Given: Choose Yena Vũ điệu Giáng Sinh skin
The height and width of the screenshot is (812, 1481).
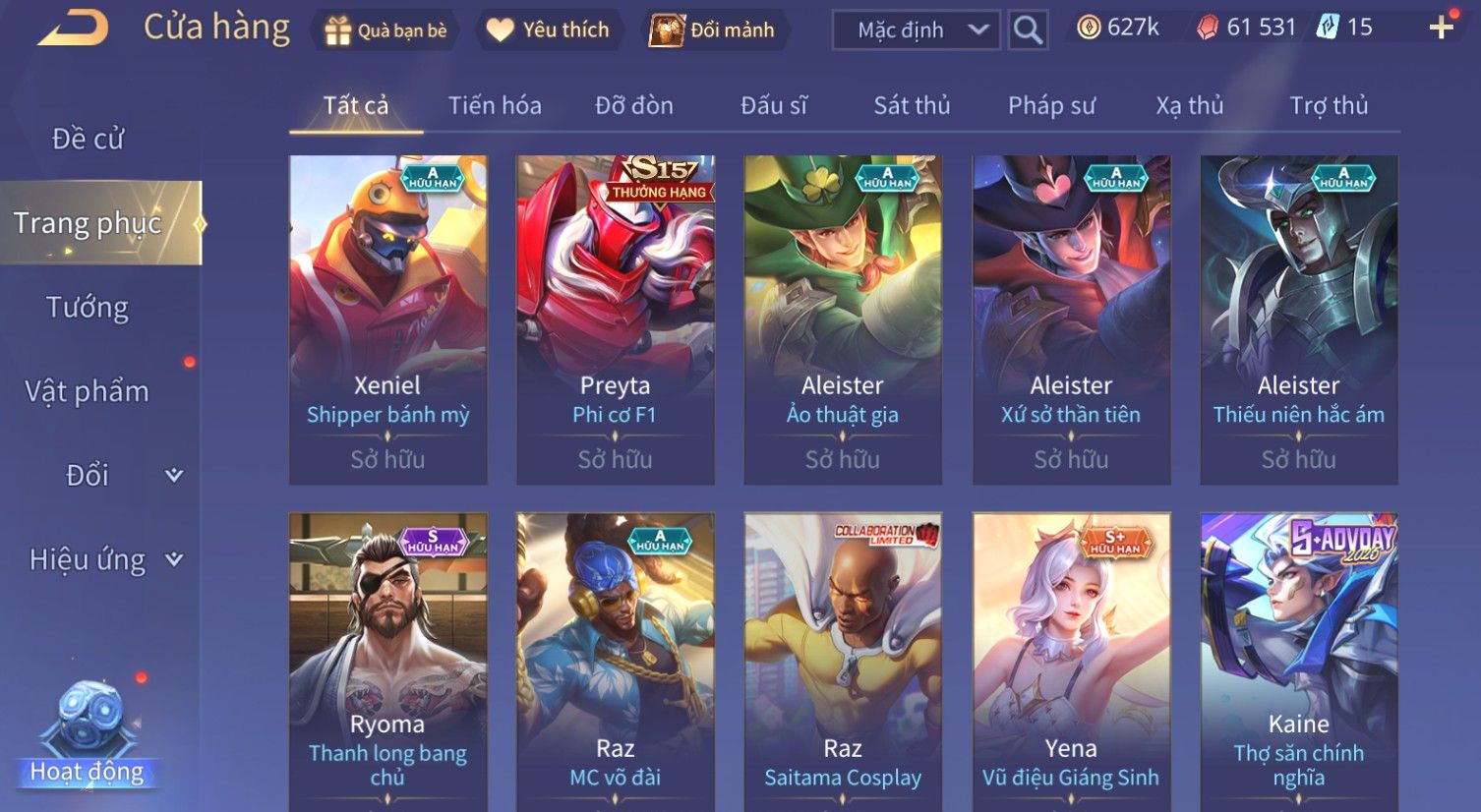Looking at the screenshot, I should [1071, 661].
